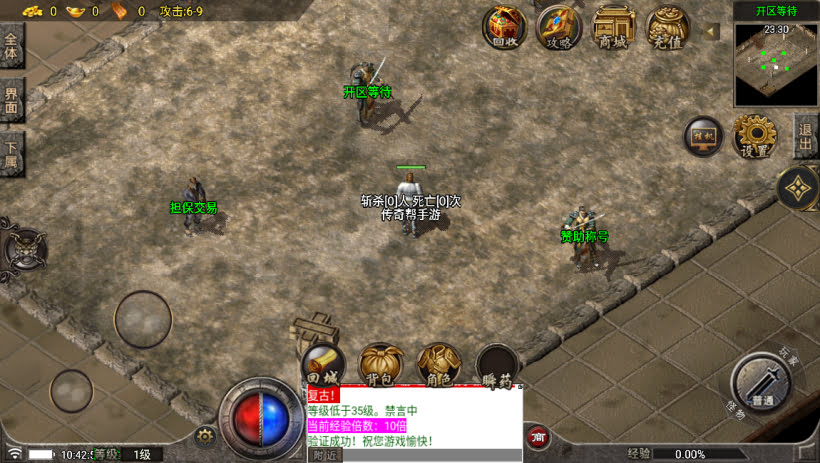This screenshot has width=820, height=463.
Task: Perform the 普通 normal sword attack
Action: coord(763,384)
